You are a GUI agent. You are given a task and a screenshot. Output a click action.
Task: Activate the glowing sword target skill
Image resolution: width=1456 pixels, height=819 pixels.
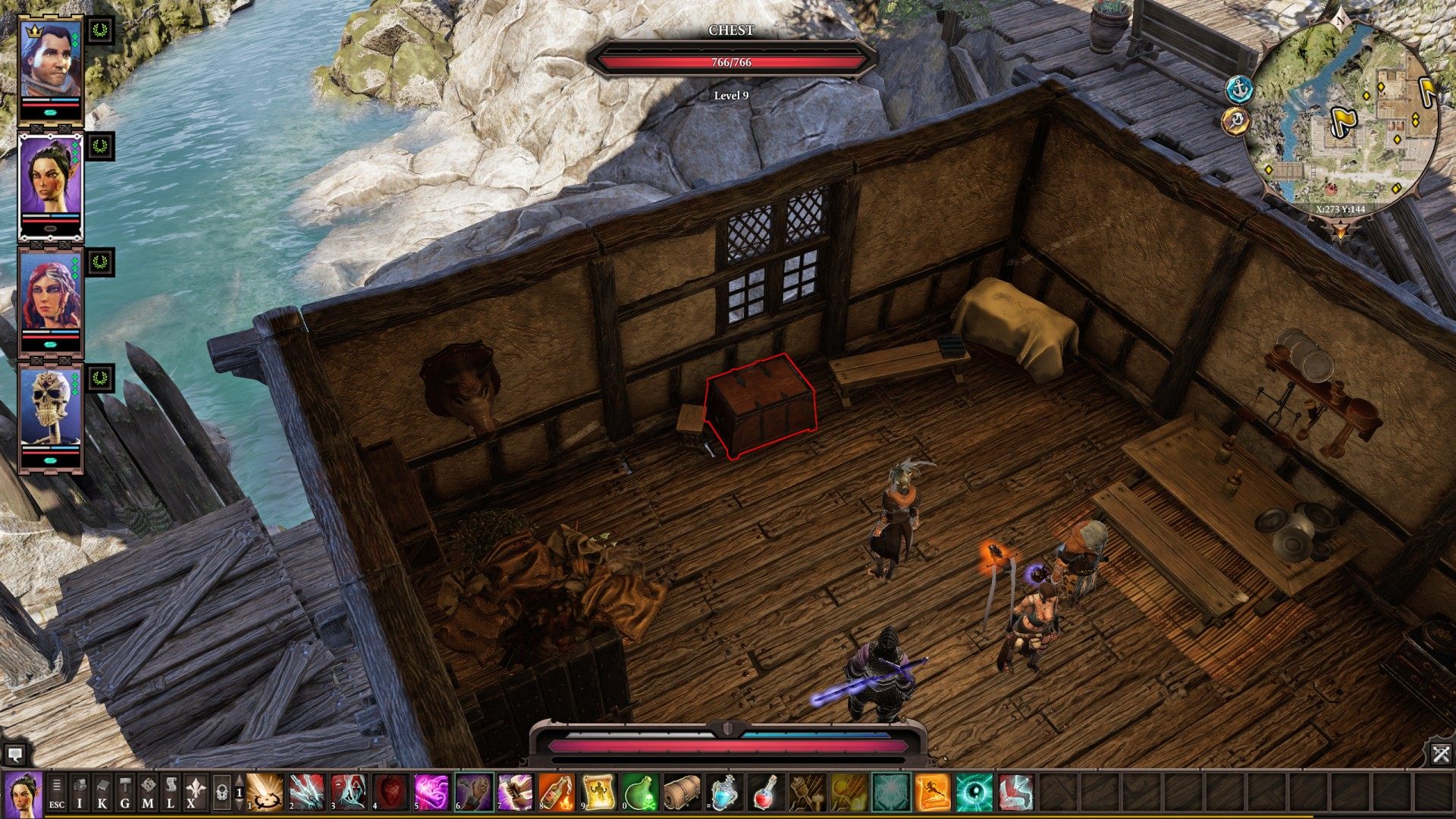coord(265,792)
